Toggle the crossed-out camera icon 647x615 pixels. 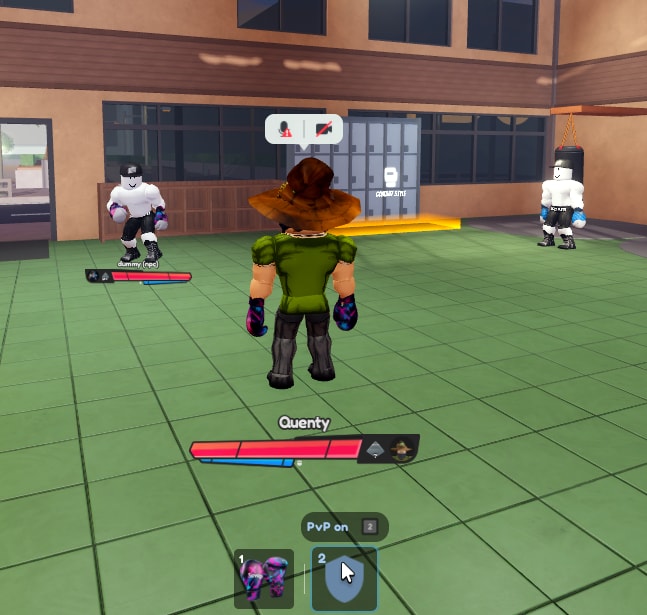pos(323,129)
